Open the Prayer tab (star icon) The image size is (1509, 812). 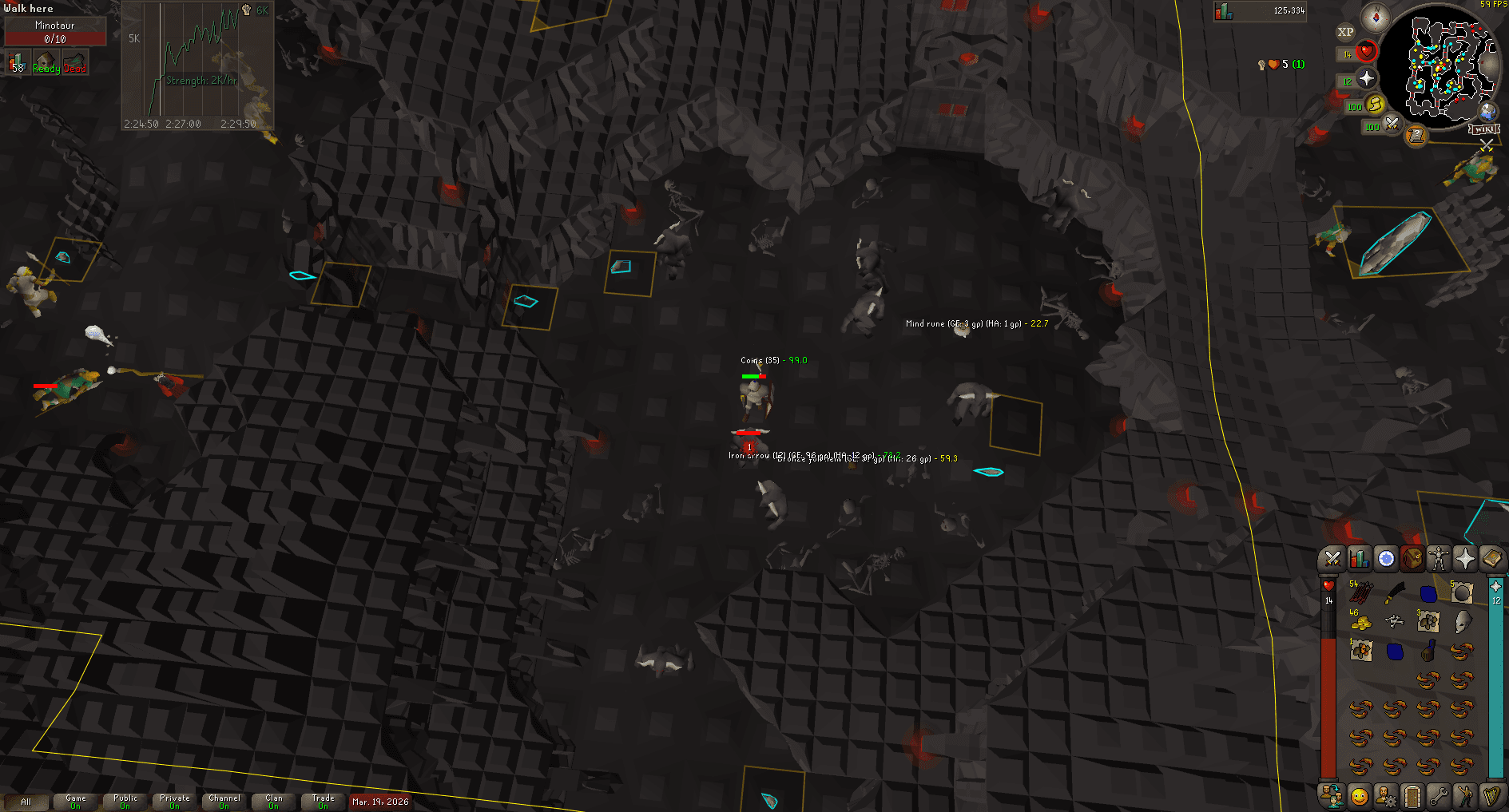tap(1466, 559)
